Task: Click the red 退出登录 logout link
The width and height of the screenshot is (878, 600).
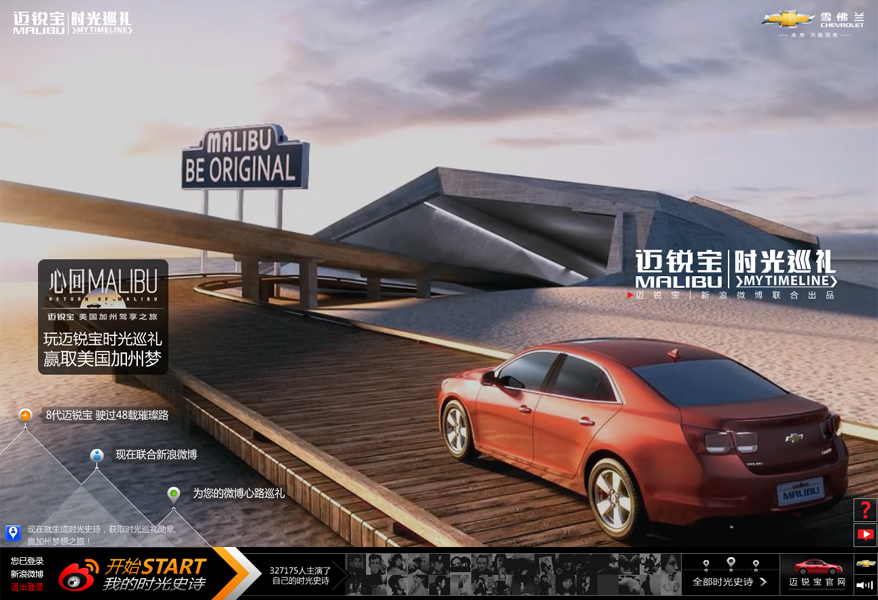Action: (27, 587)
